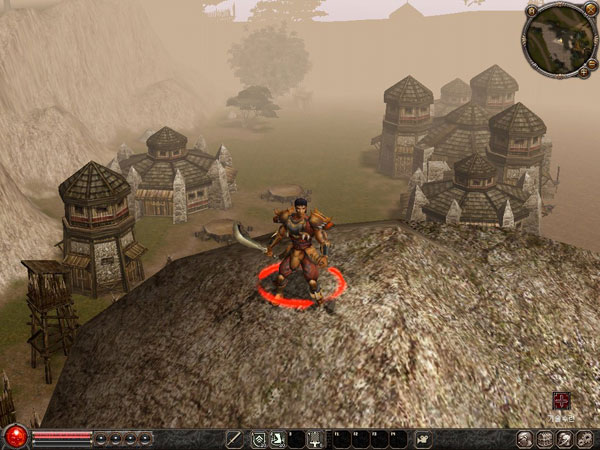The height and width of the screenshot is (450, 600).
Task: Click the last round menu button
Action: [x=585, y=438]
